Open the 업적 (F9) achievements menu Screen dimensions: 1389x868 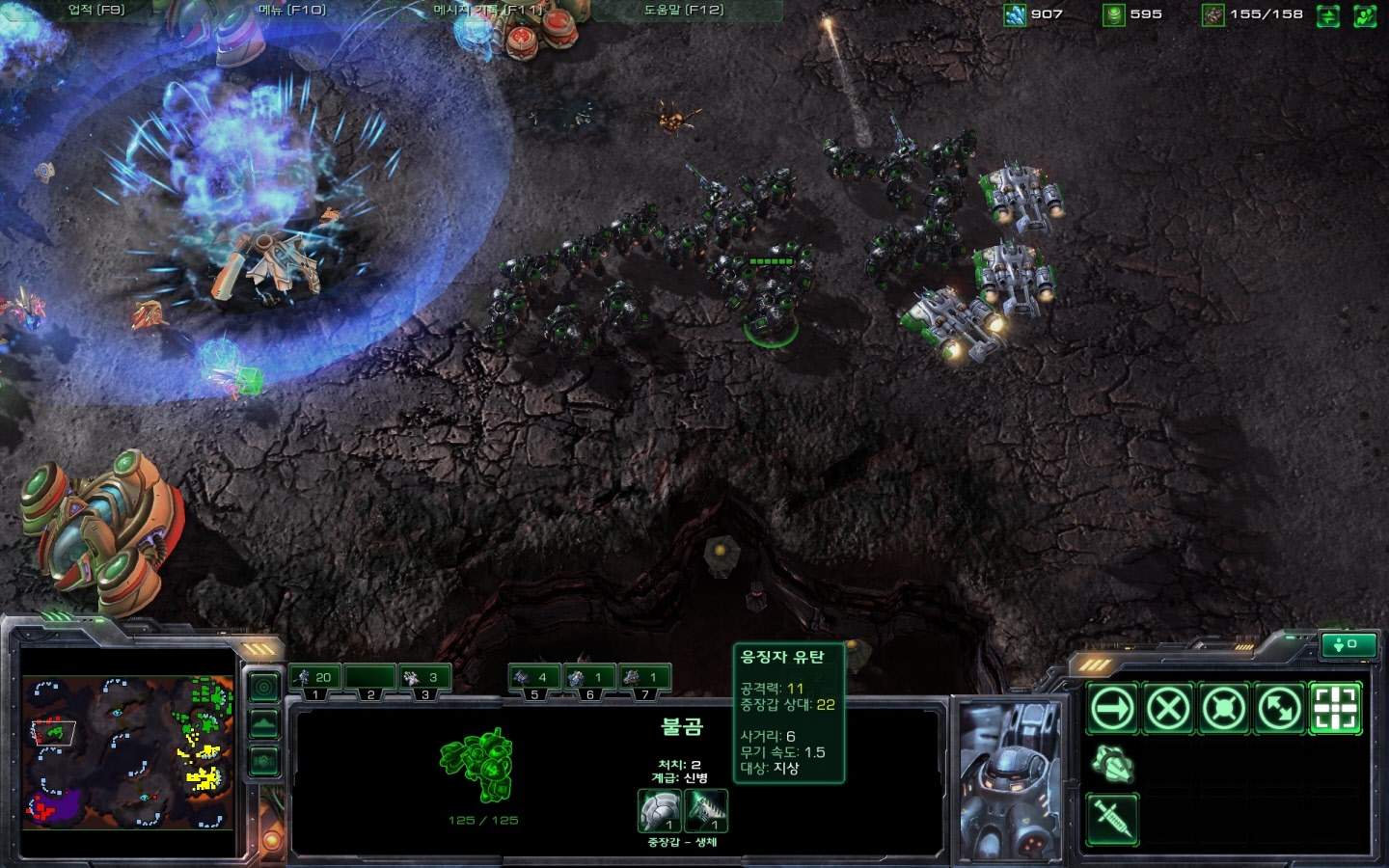(95, 11)
